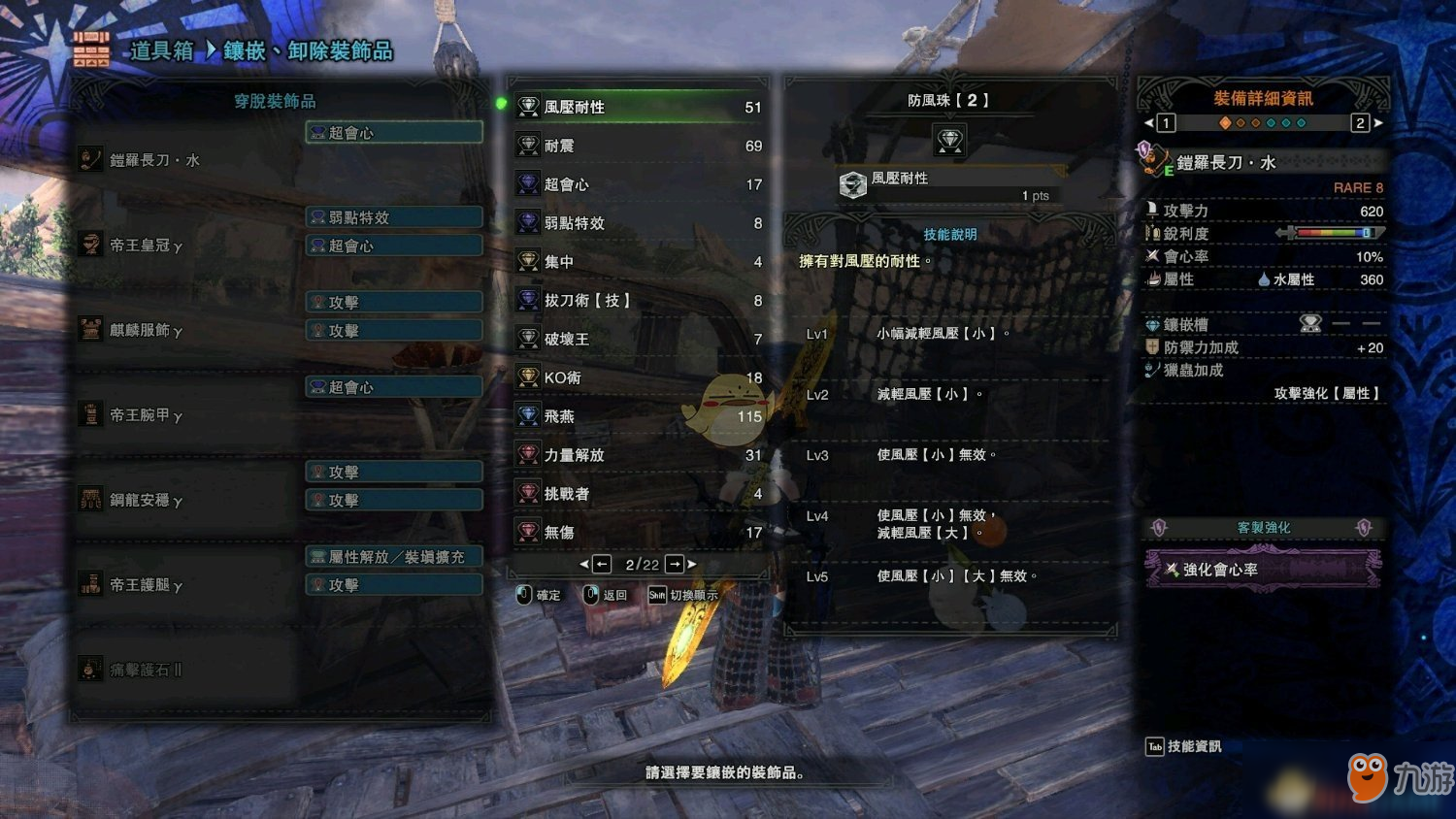Select the 風壓耐性 decoration row
The image size is (1456, 819).
click(639, 107)
